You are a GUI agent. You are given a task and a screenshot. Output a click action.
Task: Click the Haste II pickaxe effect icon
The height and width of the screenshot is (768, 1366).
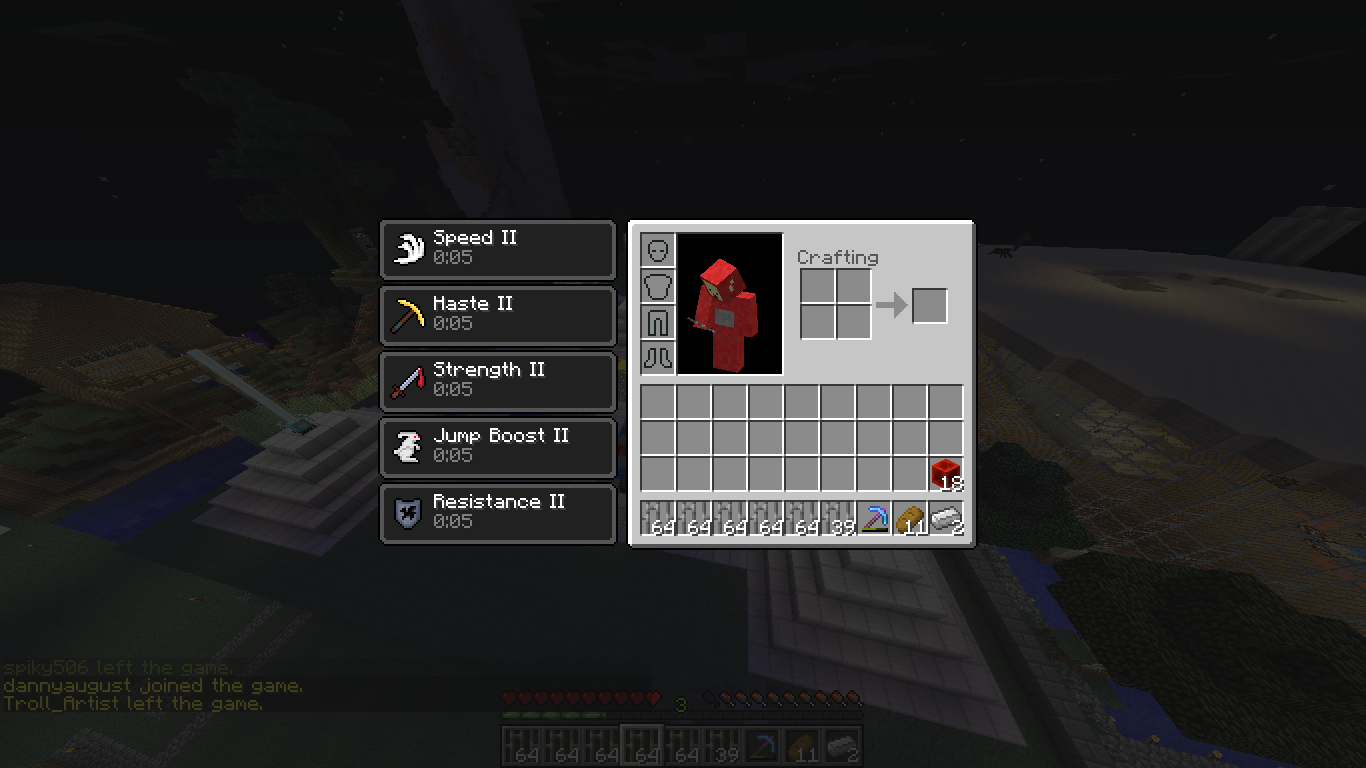point(406,314)
